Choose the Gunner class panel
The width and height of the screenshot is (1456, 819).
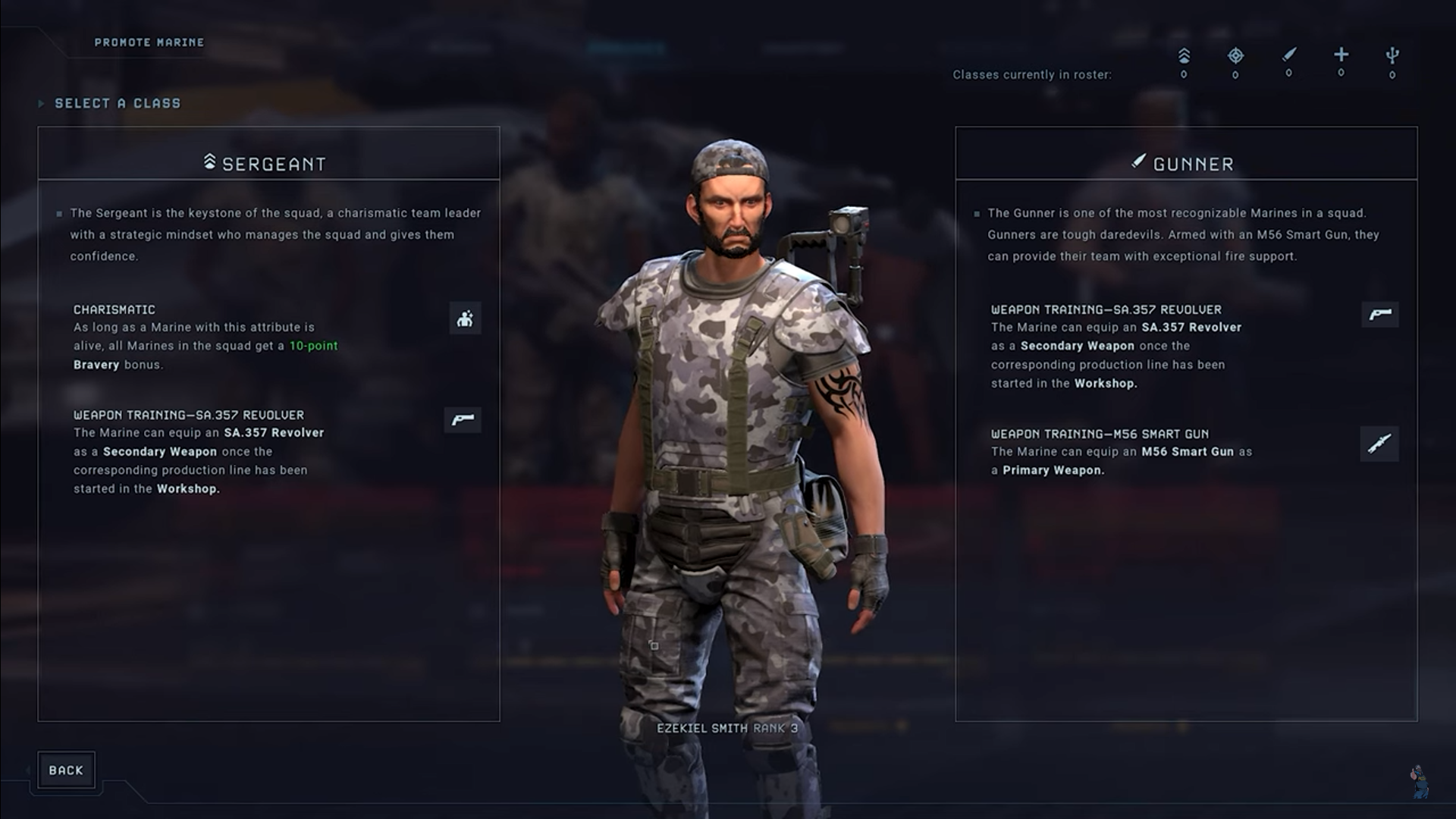(x=1185, y=163)
